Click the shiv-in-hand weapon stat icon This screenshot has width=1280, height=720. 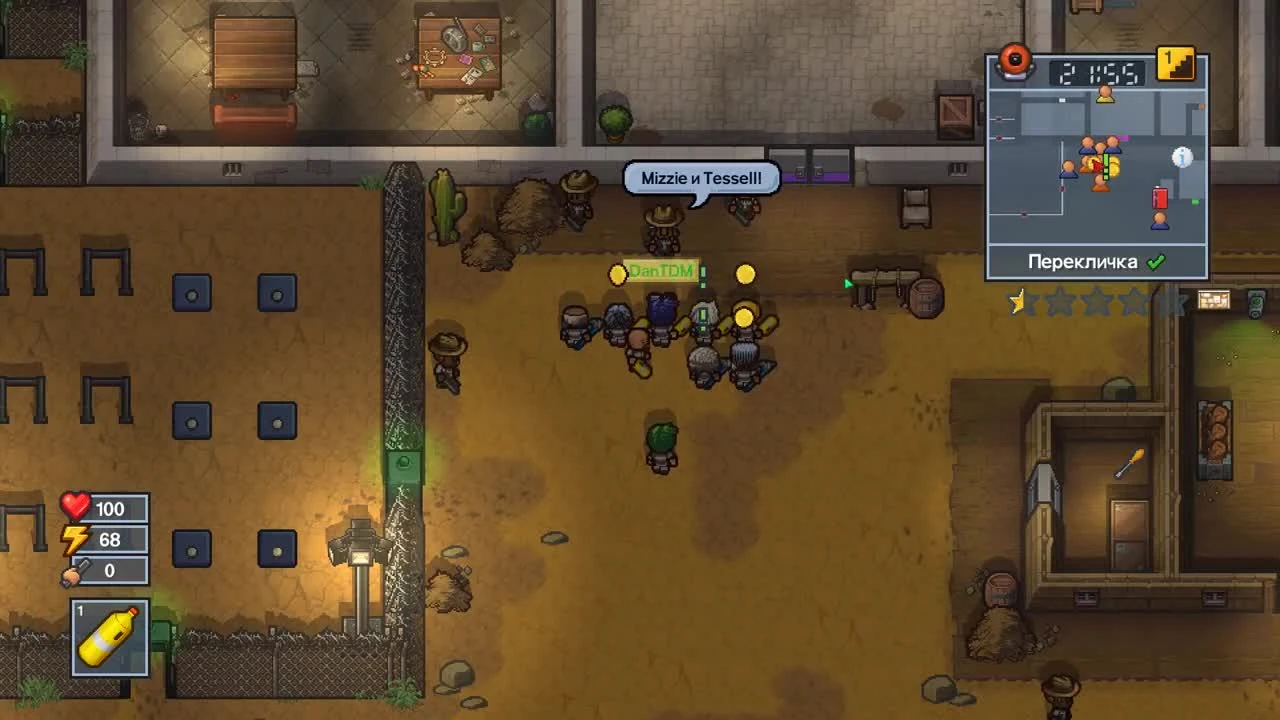point(72,571)
